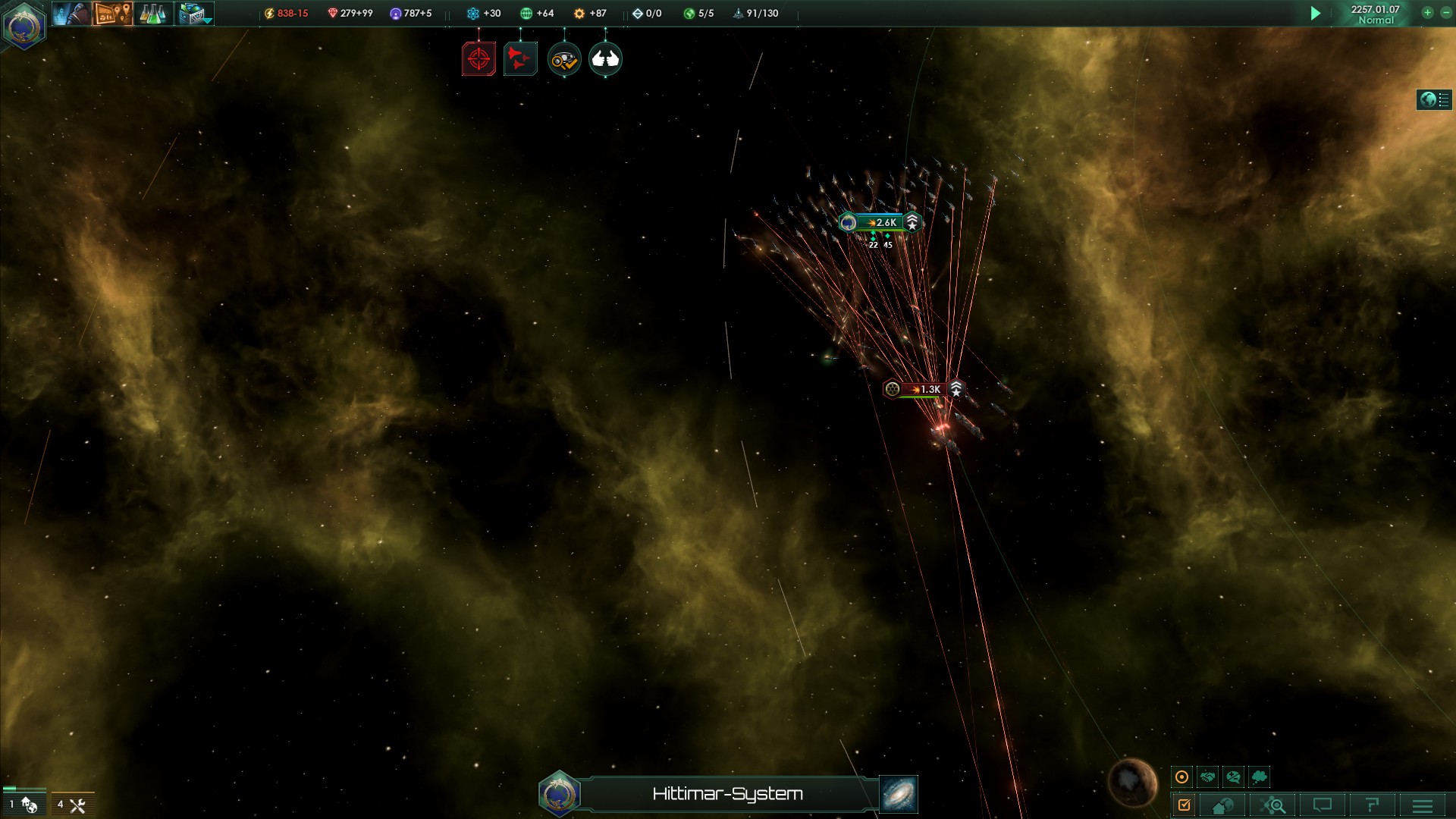Resume the game with the play button
The height and width of the screenshot is (819, 1456).
(x=1316, y=14)
